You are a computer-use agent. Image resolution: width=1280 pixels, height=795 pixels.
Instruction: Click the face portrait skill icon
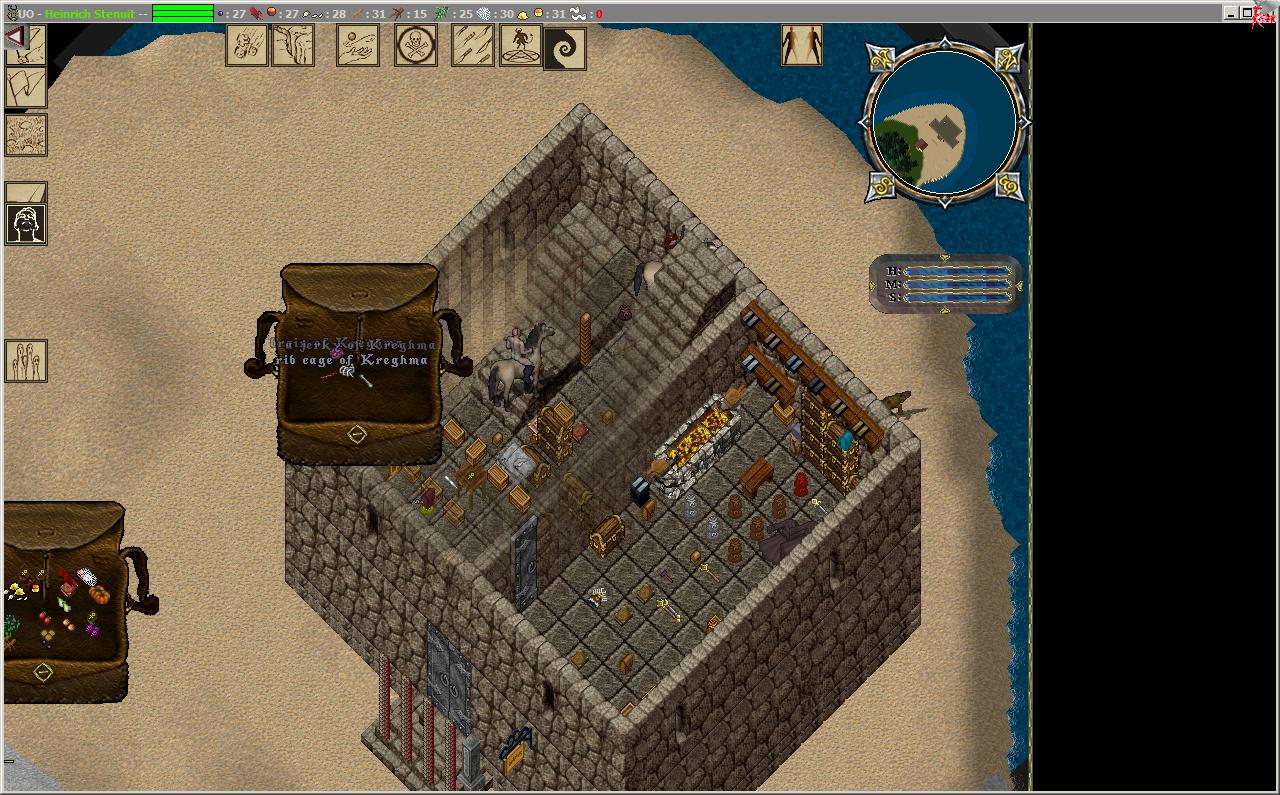click(26, 224)
